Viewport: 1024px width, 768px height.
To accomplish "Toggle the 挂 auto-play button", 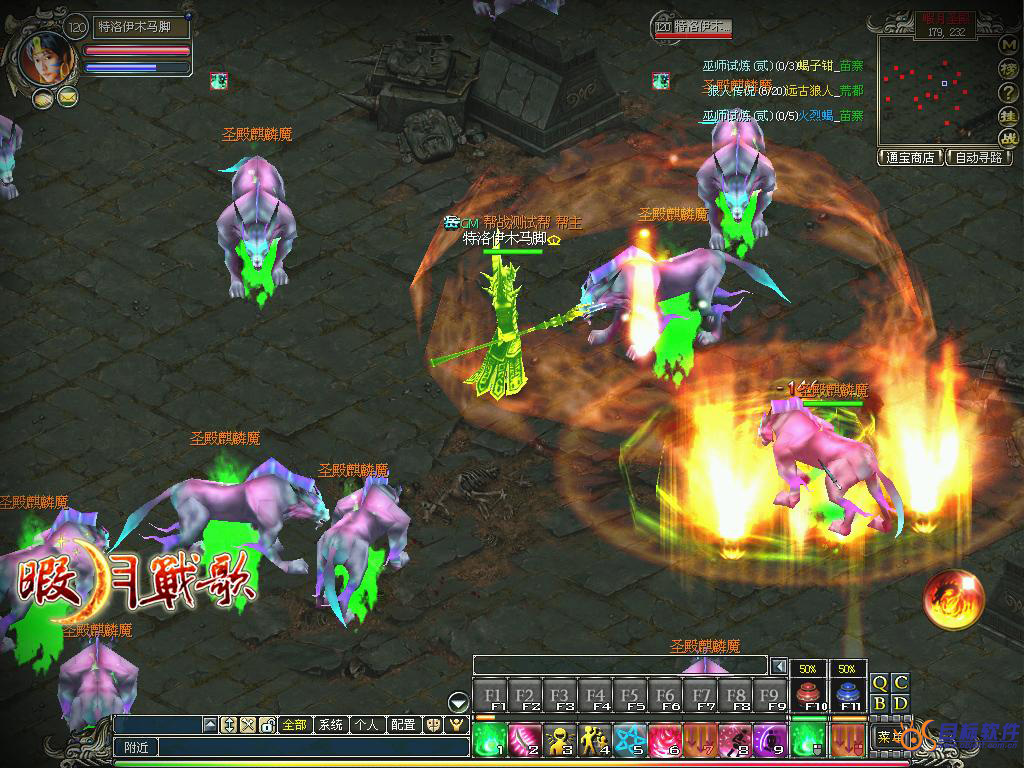I will point(1008,115).
